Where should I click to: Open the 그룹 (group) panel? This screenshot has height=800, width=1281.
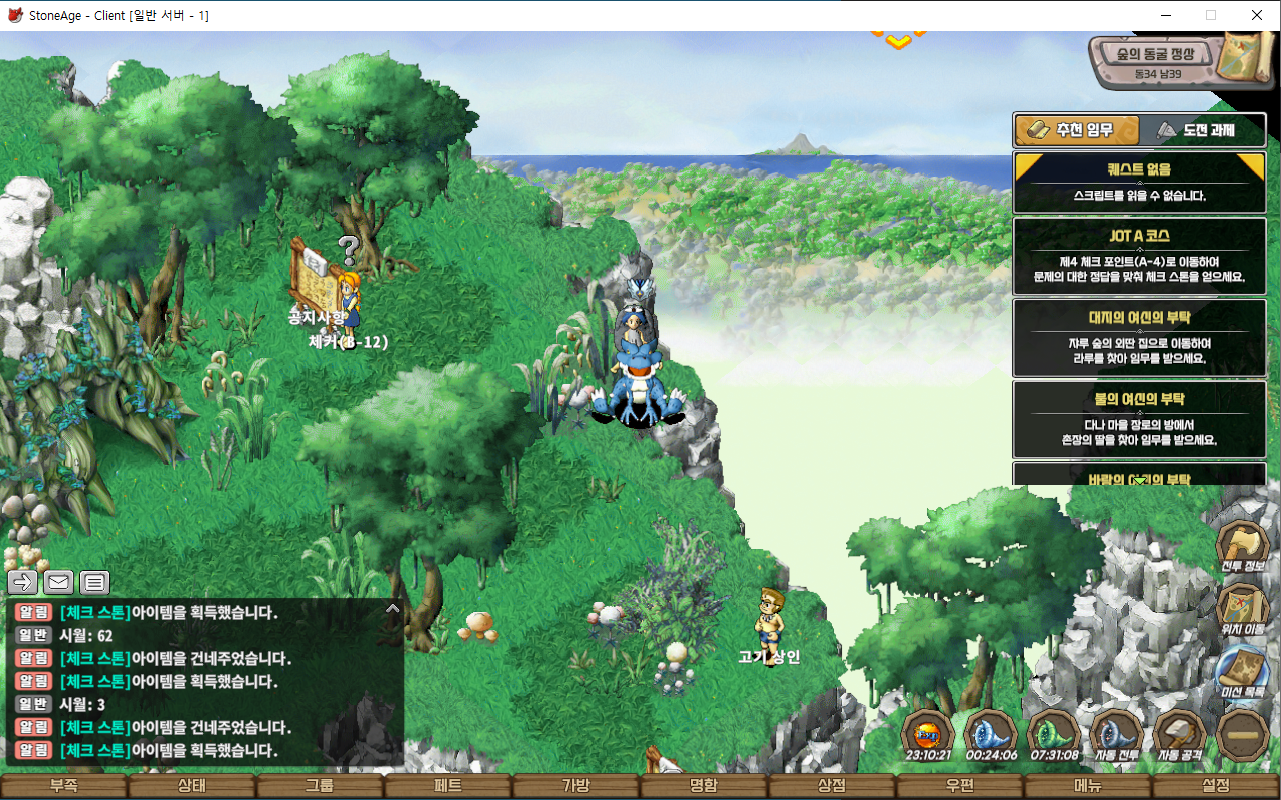click(320, 786)
